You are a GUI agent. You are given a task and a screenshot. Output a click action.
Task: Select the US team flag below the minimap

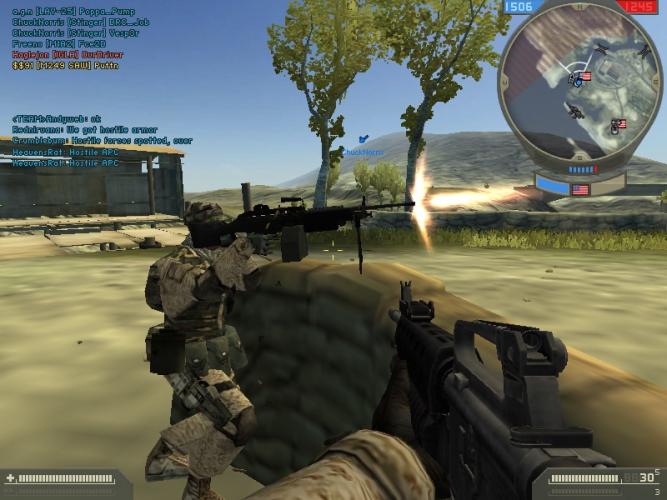(x=580, y=188)
